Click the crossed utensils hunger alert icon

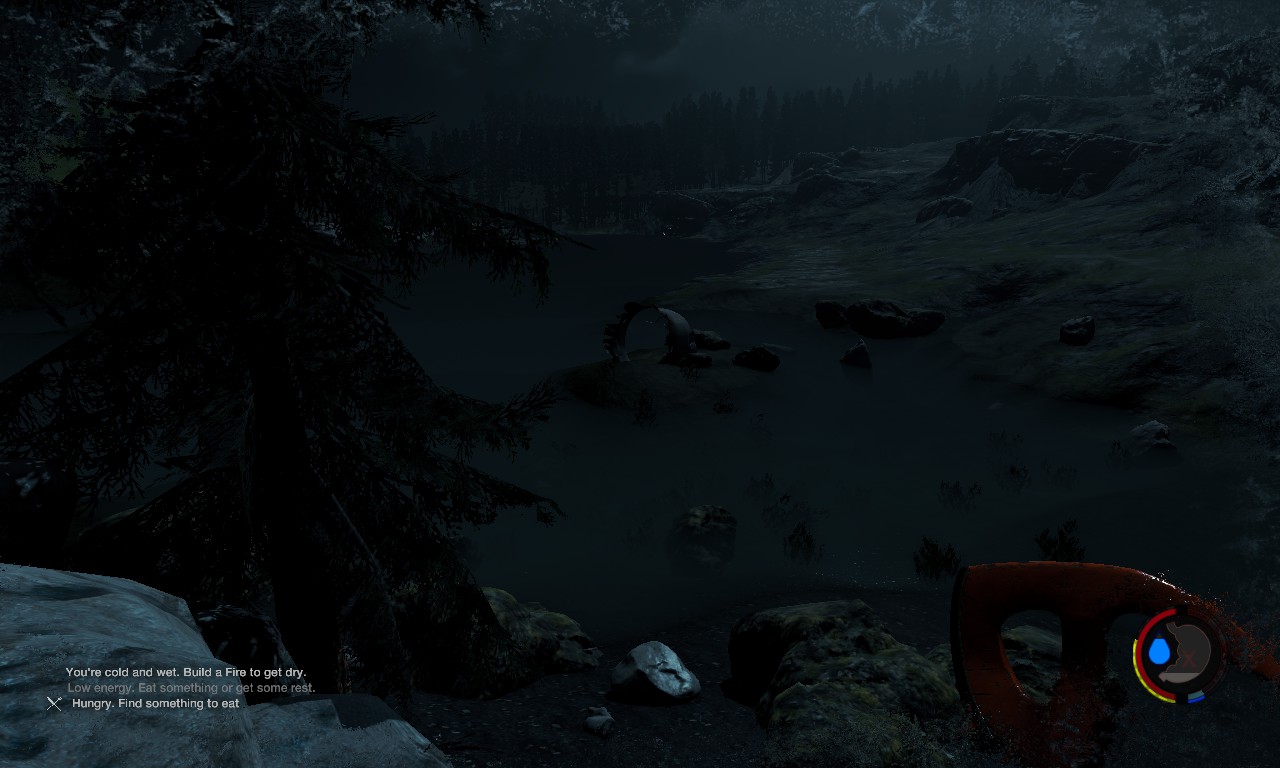pos(54,704)
